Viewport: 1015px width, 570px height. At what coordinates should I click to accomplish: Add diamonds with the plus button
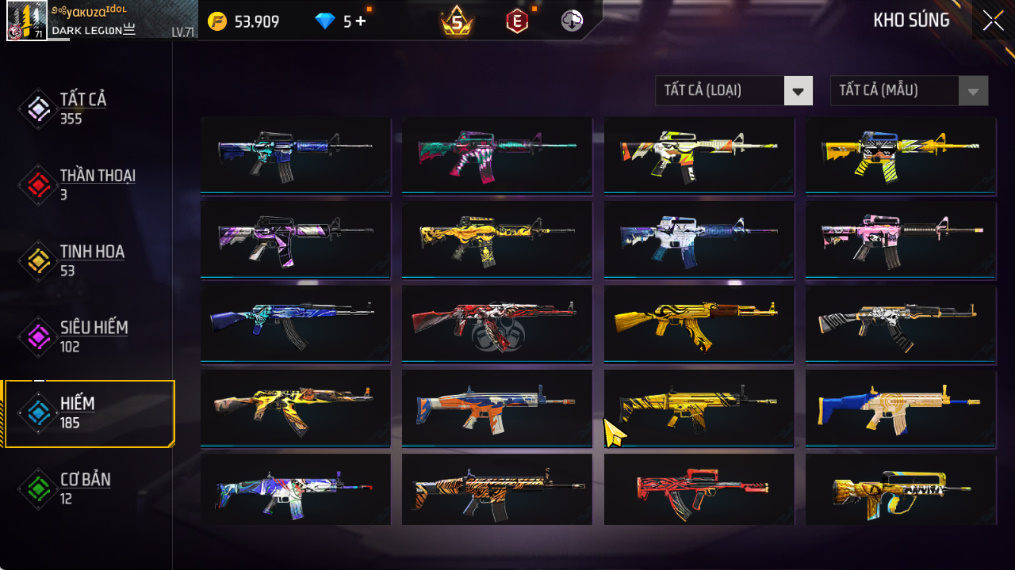pyautogui.click(x=361, y=21)
